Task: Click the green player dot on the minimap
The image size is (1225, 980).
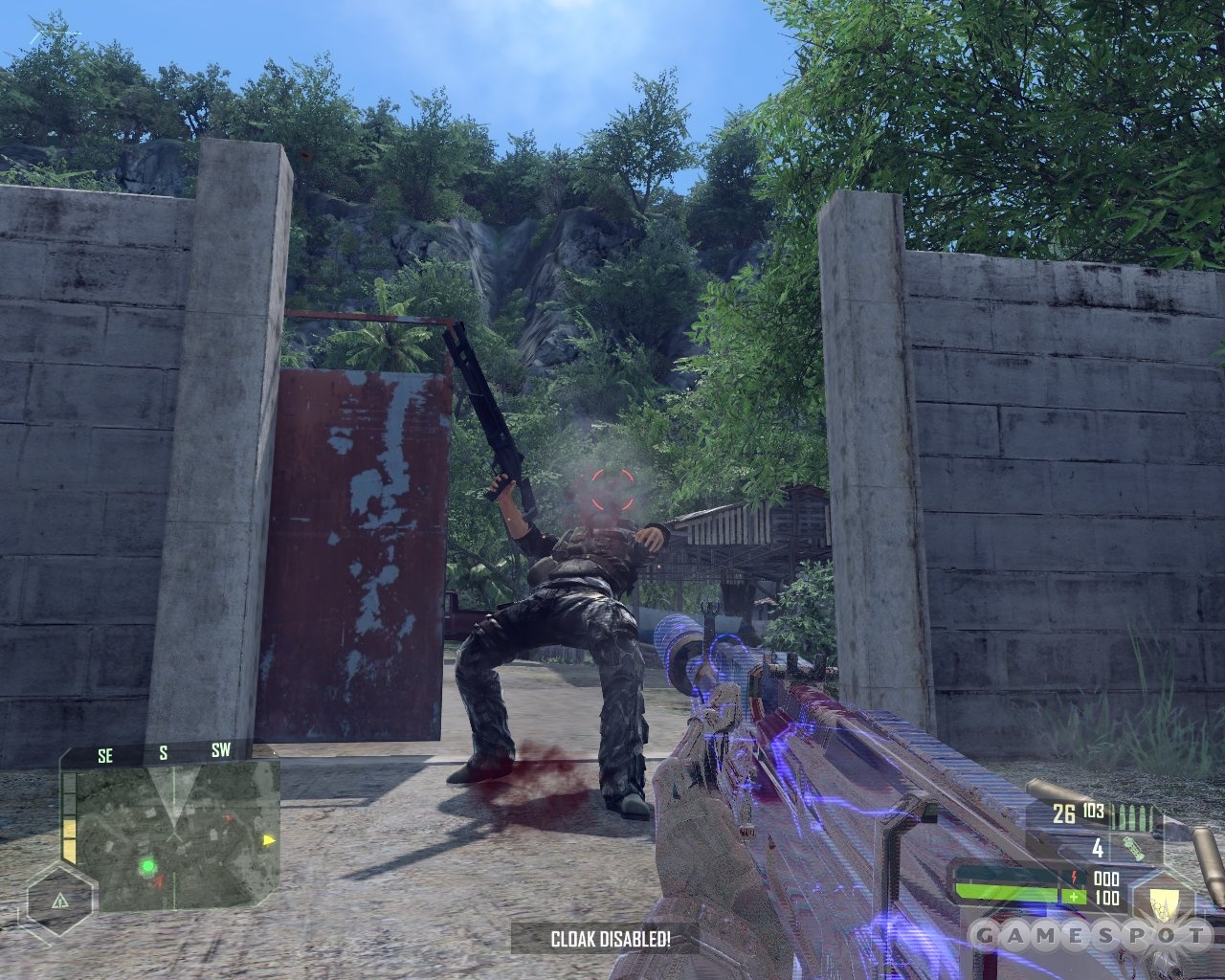Action: [x=148, y=866]
